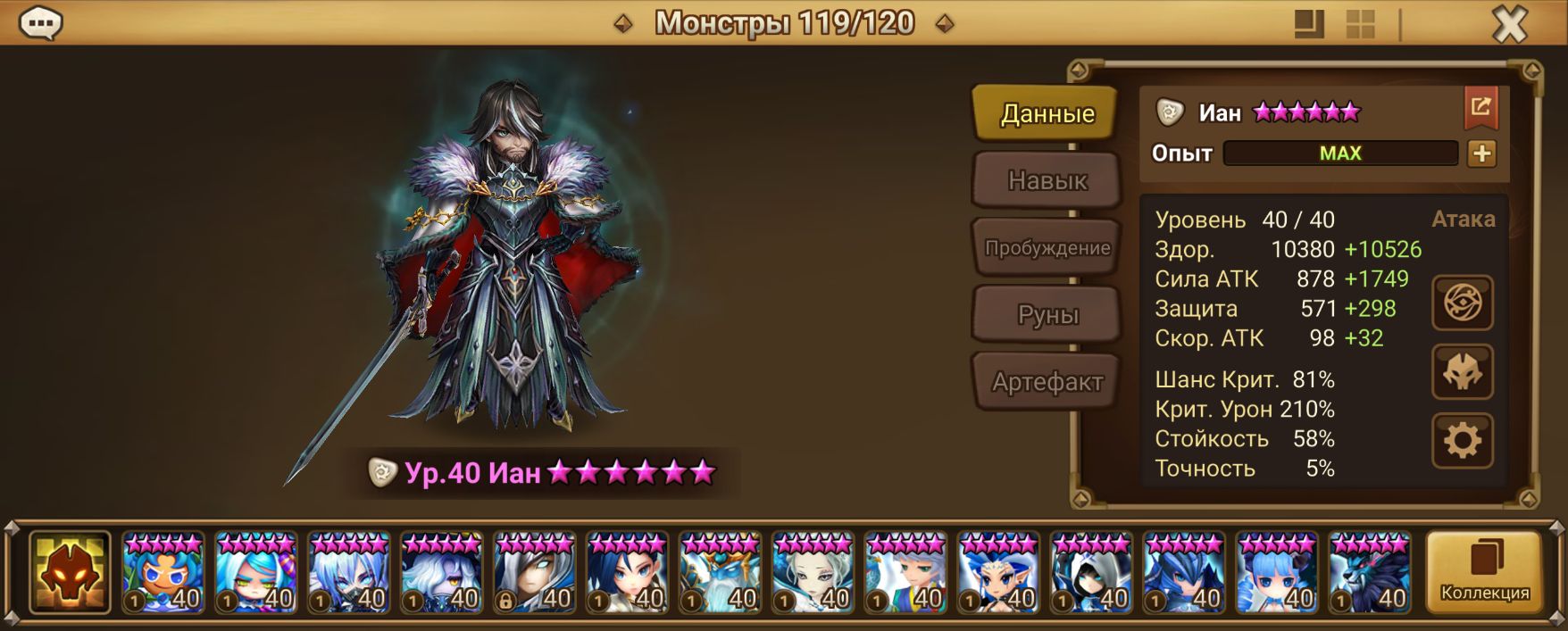Viewport: 1568px width, 631px height.
Task: Pick the hooded dark-cloaked monster portrait
Action: (1091, 572)
